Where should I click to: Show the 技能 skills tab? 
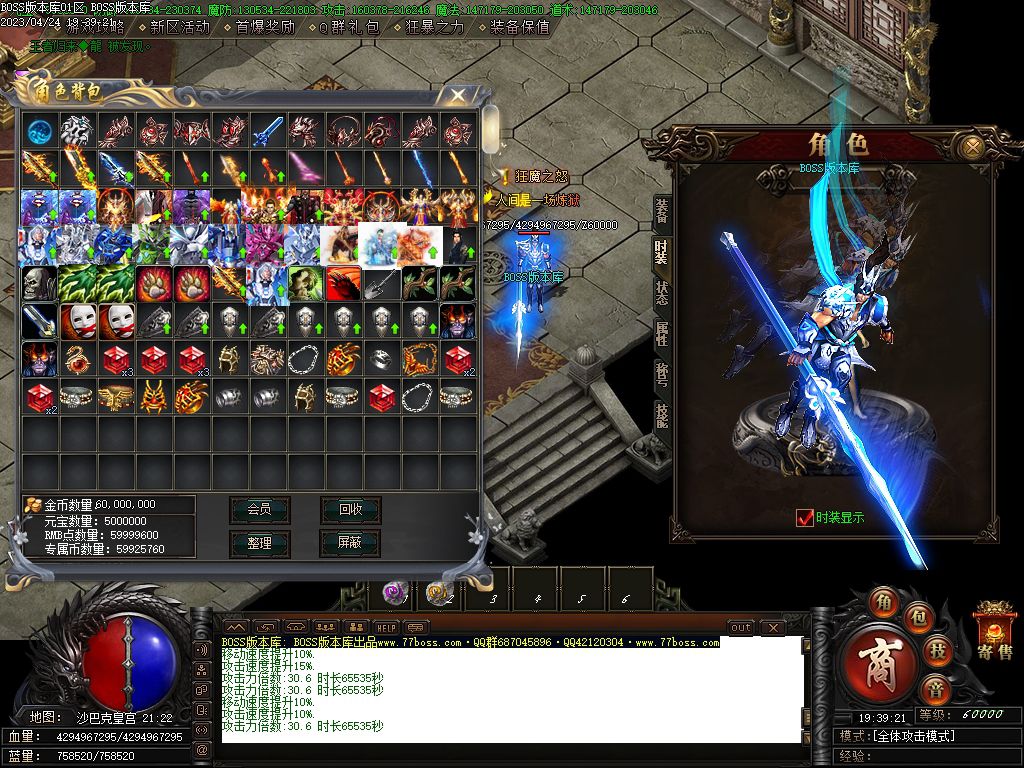coord(662,414)
